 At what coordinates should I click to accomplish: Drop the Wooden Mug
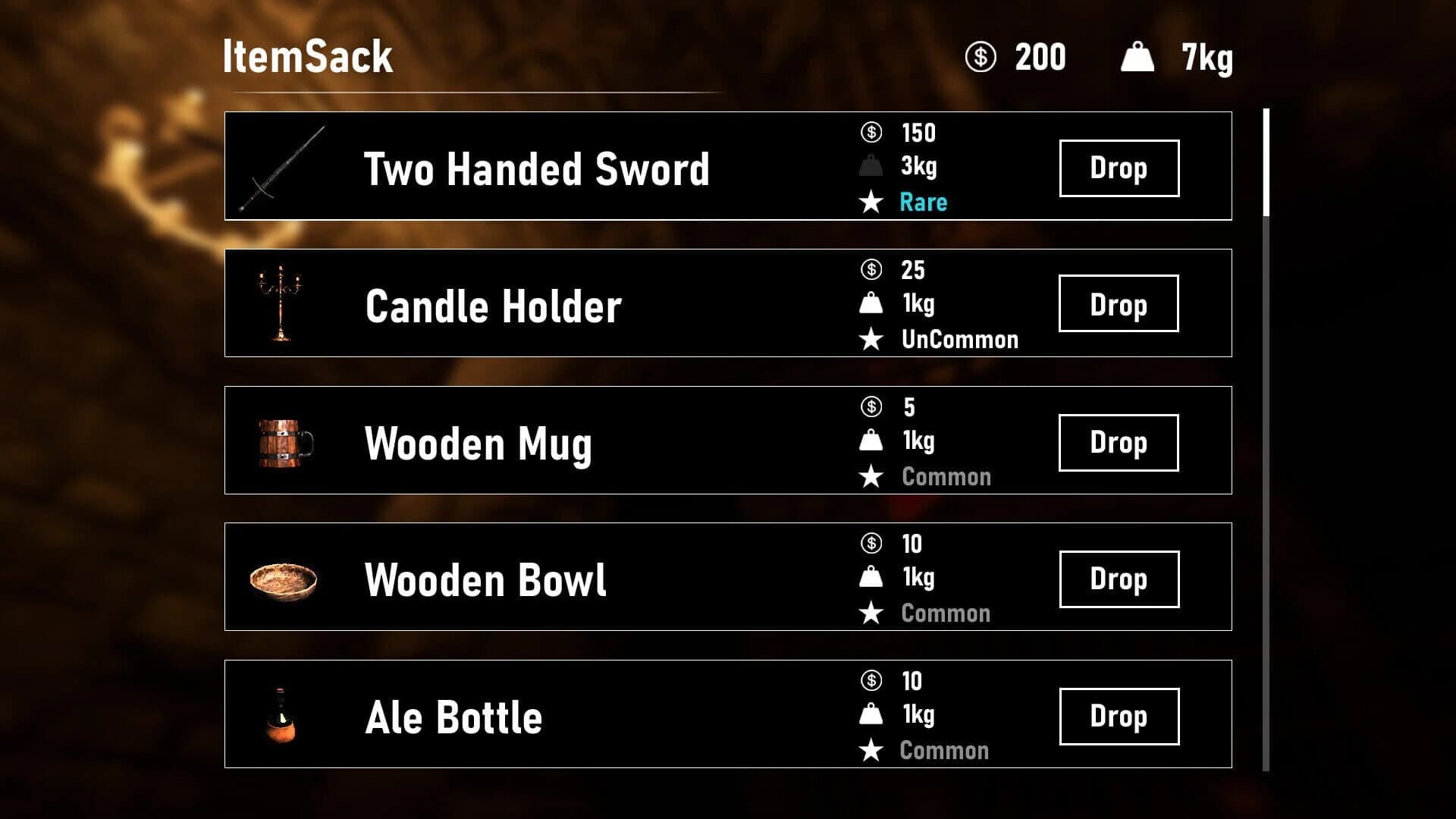coord(1119,441)
